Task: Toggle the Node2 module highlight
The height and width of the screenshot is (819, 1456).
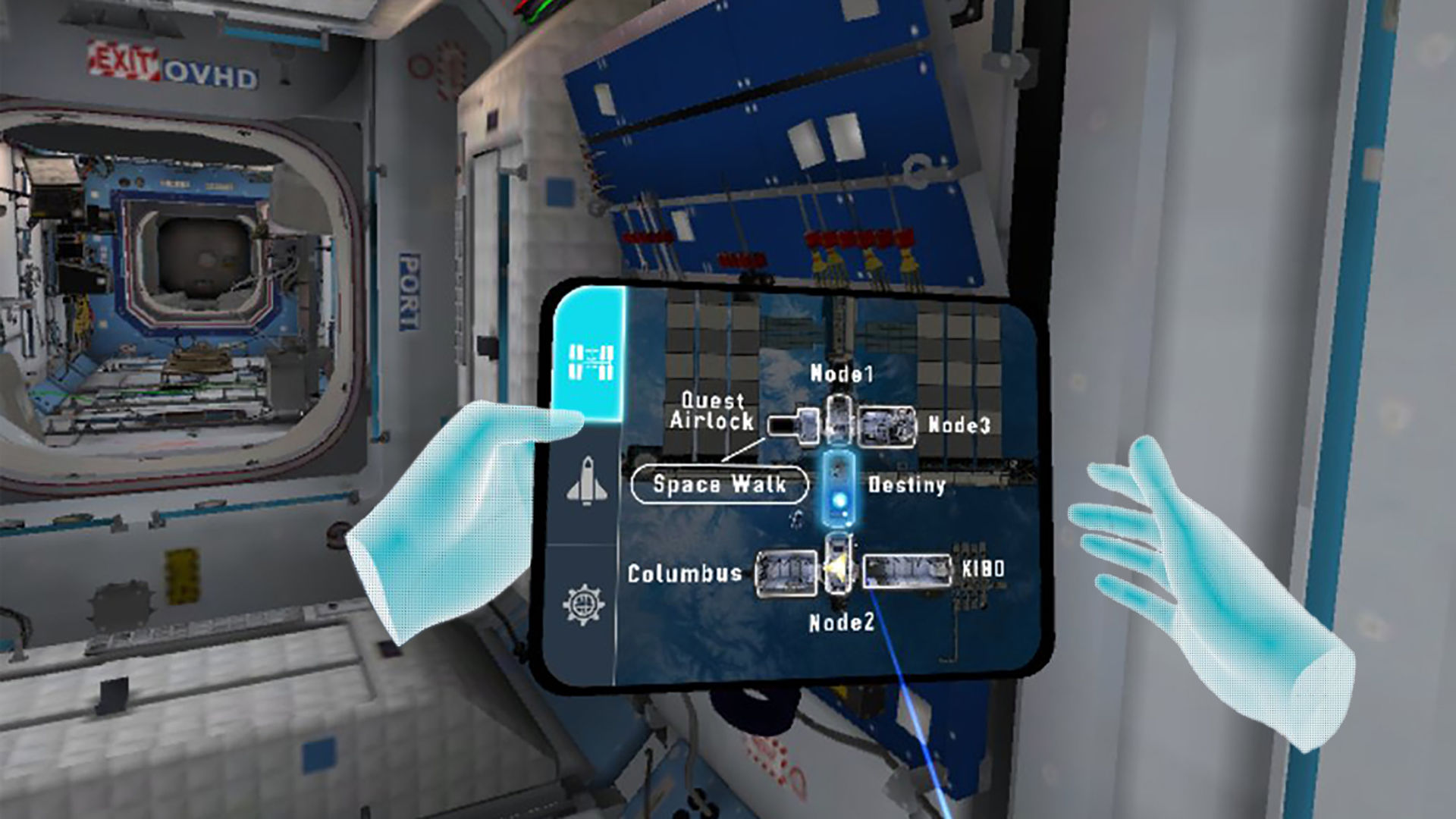Action: point(838,565)
